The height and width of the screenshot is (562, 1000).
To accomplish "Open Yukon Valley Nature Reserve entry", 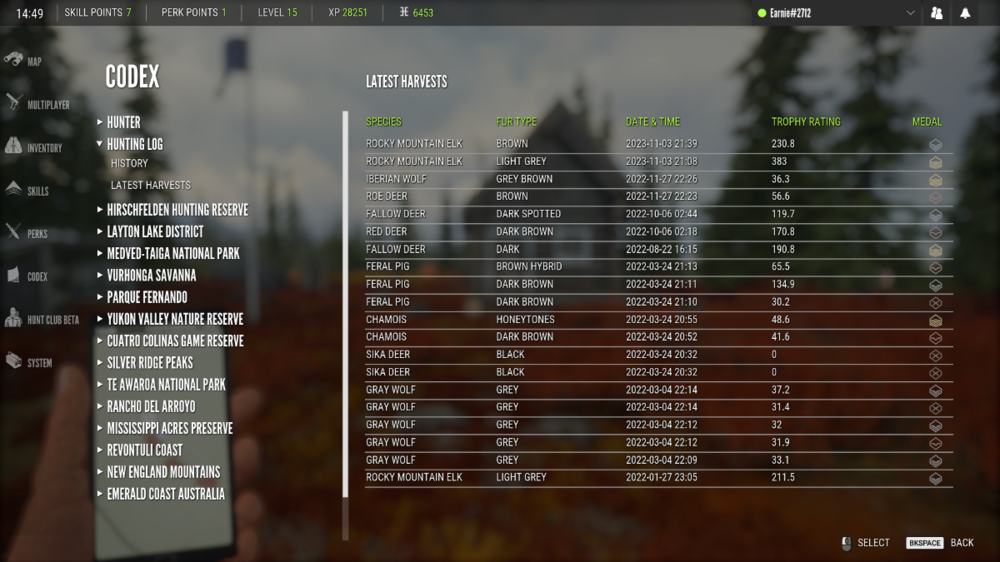I will point(175,319).
